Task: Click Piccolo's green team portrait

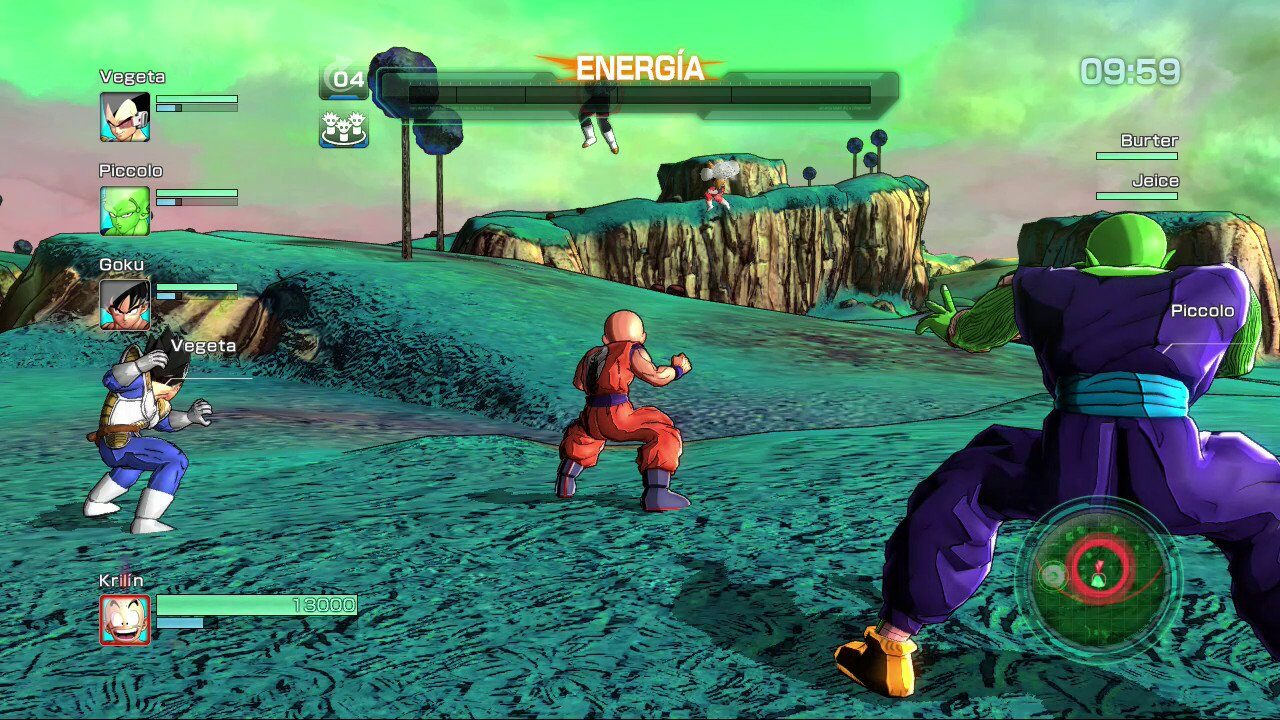Action: coord(125,211)
